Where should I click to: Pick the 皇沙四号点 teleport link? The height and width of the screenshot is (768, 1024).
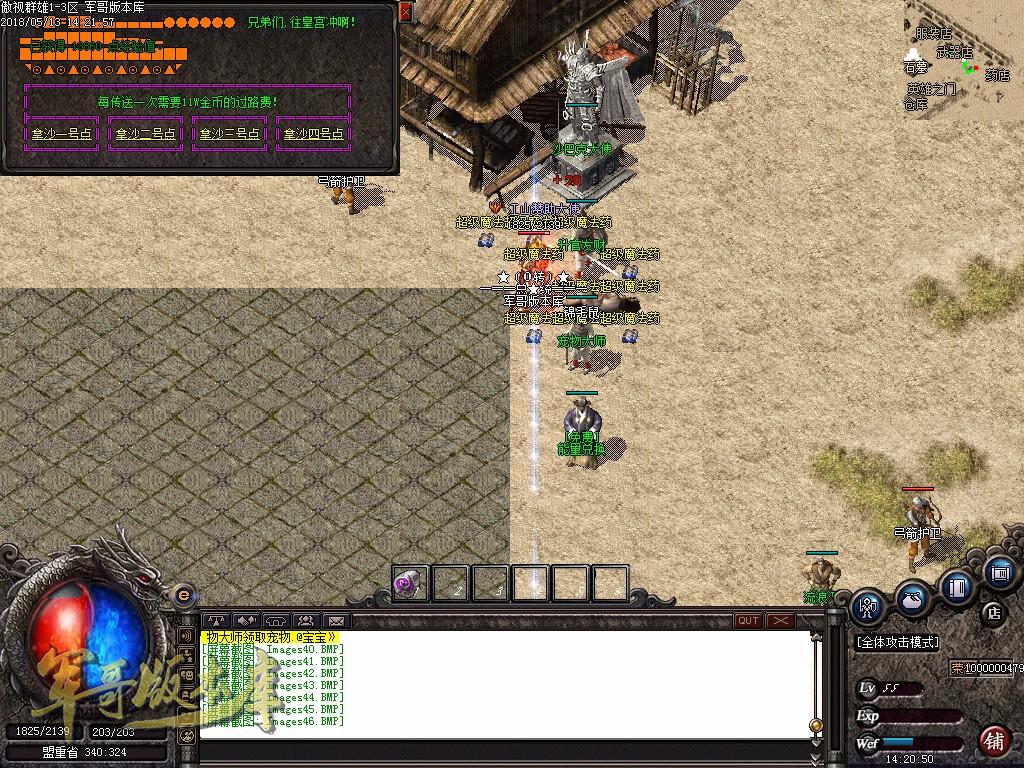[314, 133]
